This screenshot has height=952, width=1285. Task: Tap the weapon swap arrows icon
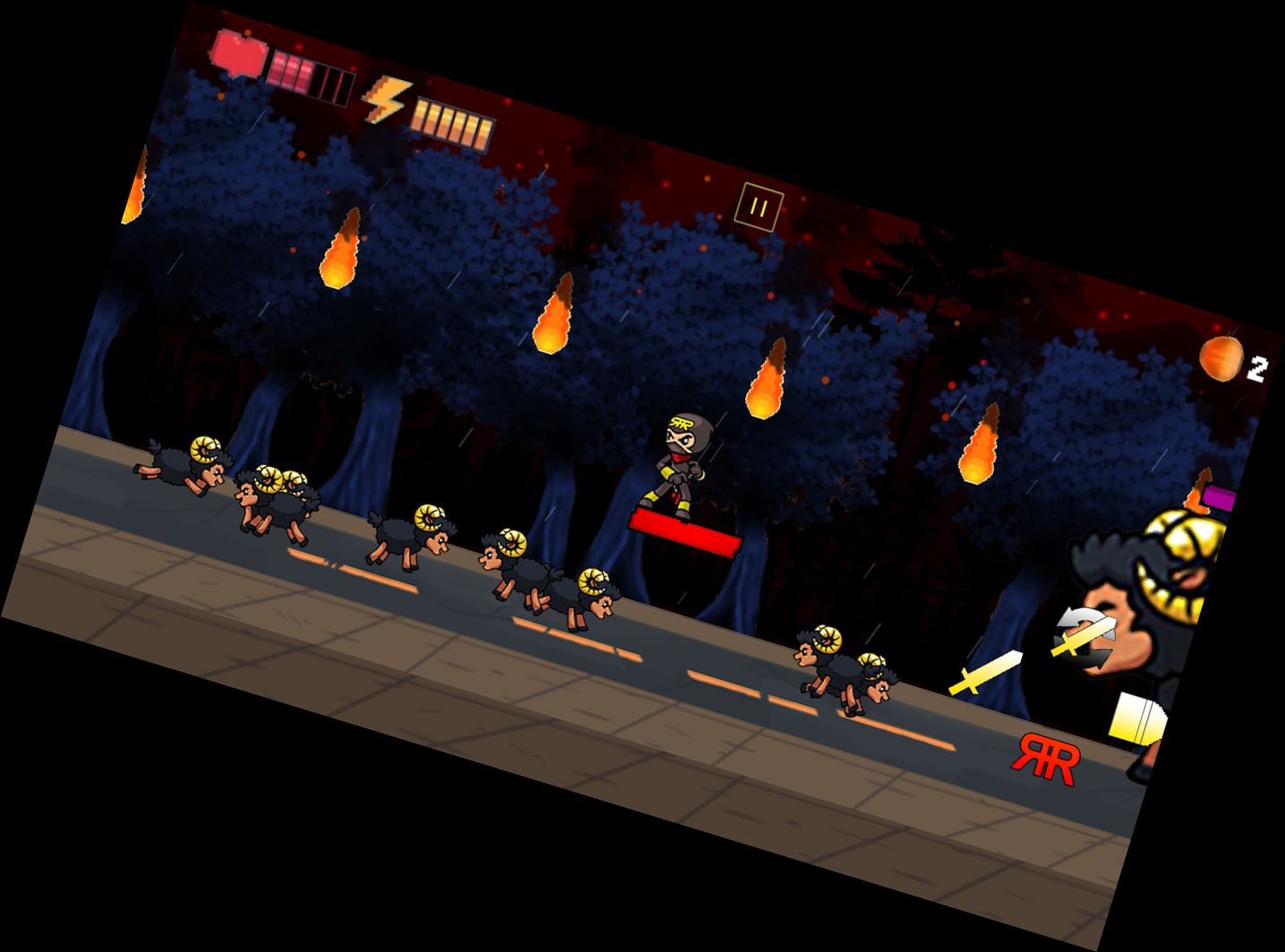1085,637
